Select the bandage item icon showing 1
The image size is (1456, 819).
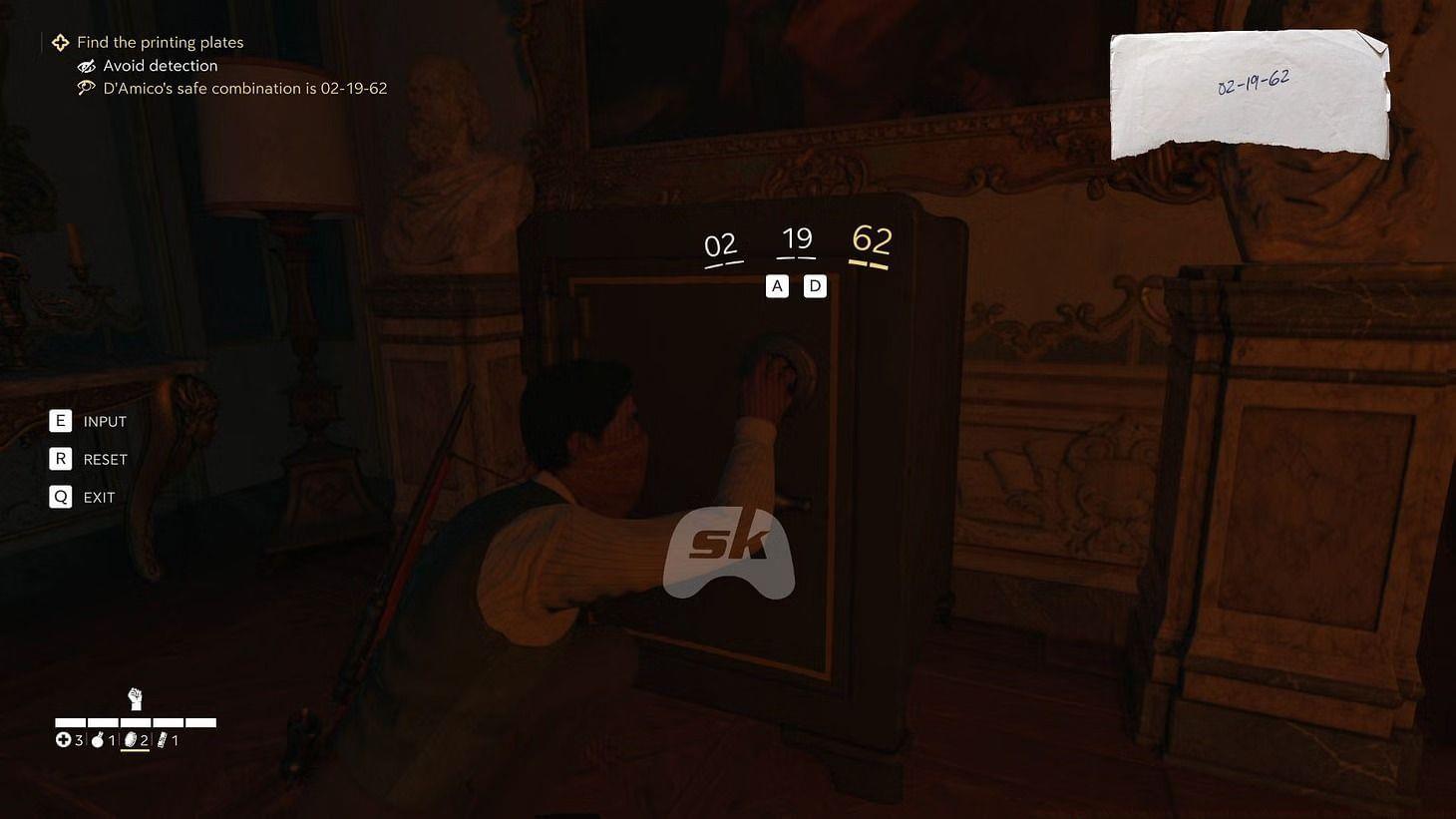(163, 739)
